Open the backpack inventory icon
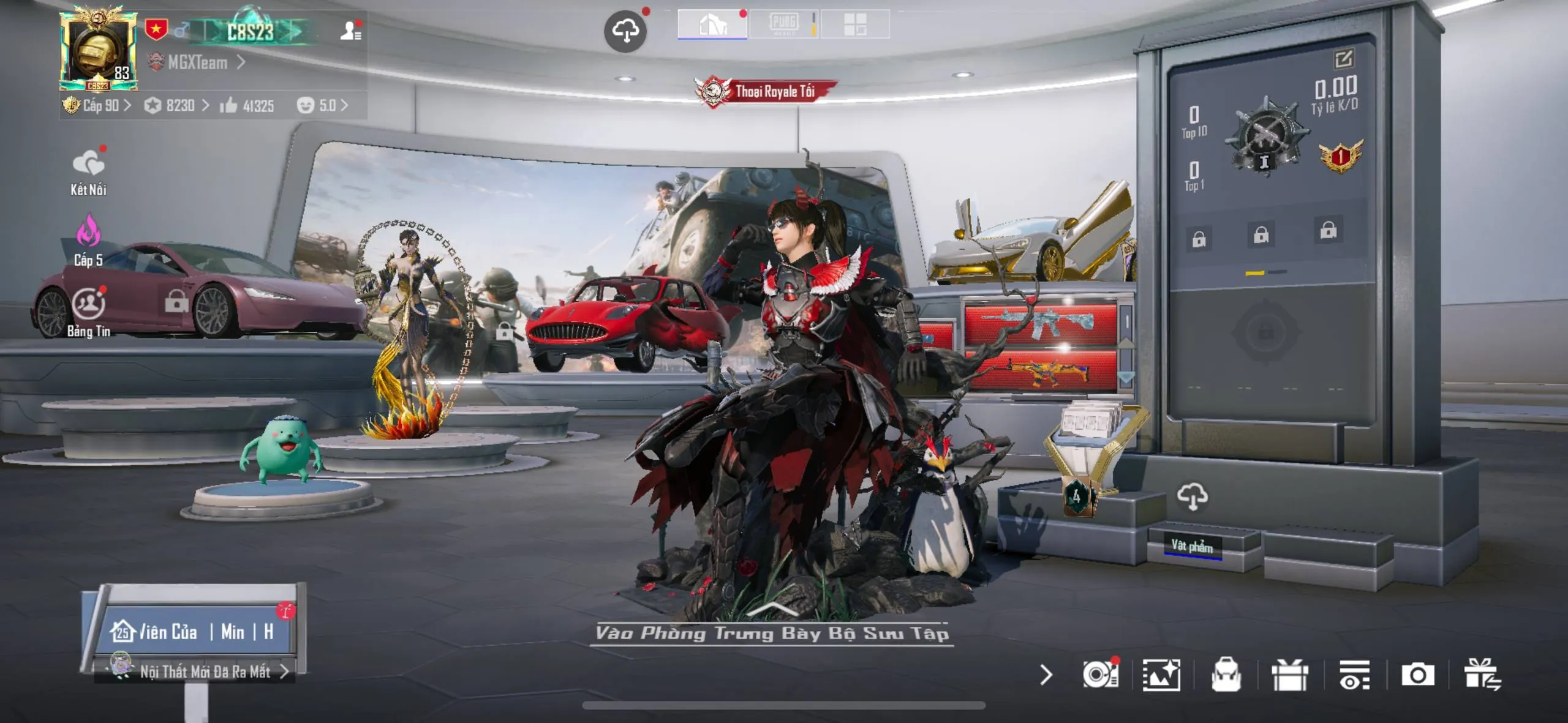The height and width of the screenshot is (723, 1568). point(1226,675)
